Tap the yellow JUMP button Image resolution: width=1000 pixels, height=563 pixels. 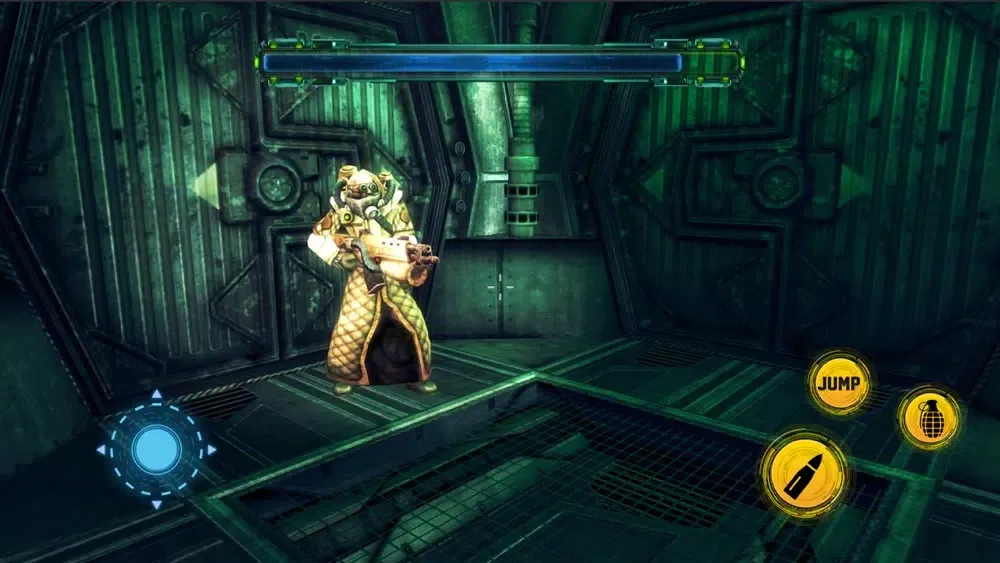(x=839, y=383)
